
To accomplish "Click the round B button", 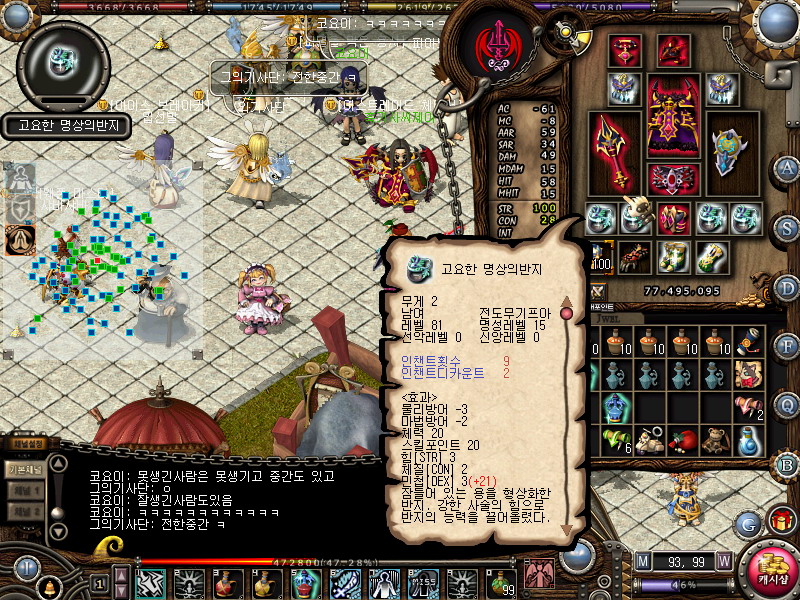I will click(x=787, y=464).
